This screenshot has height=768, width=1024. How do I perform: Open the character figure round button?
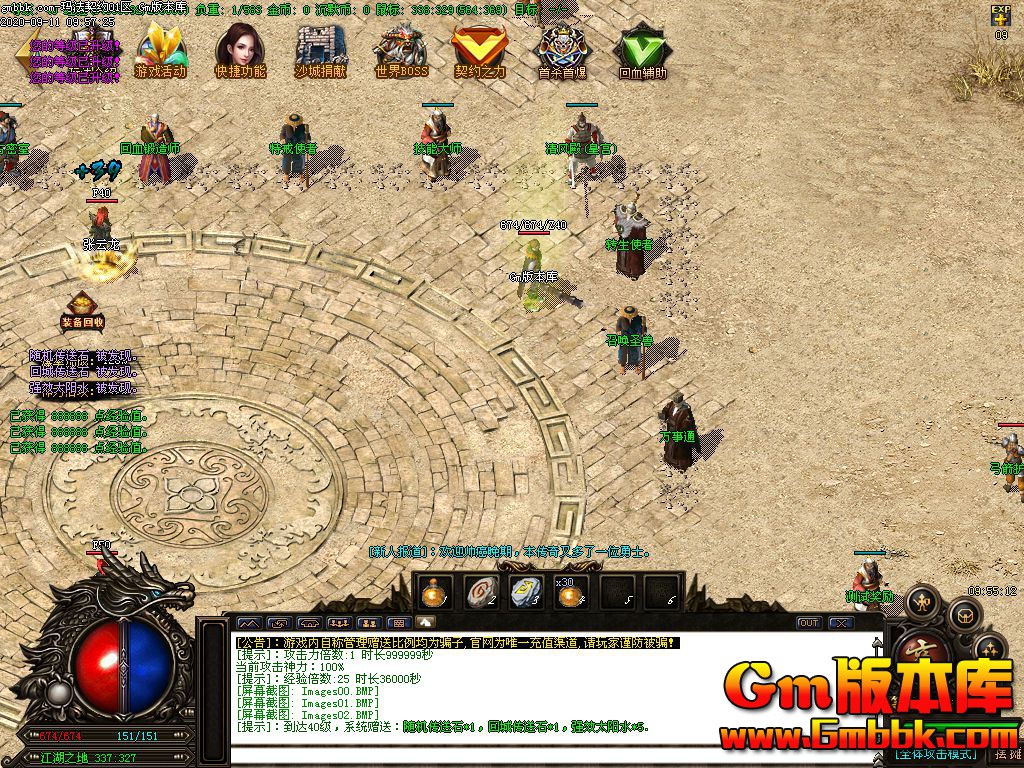click(921, 601)
